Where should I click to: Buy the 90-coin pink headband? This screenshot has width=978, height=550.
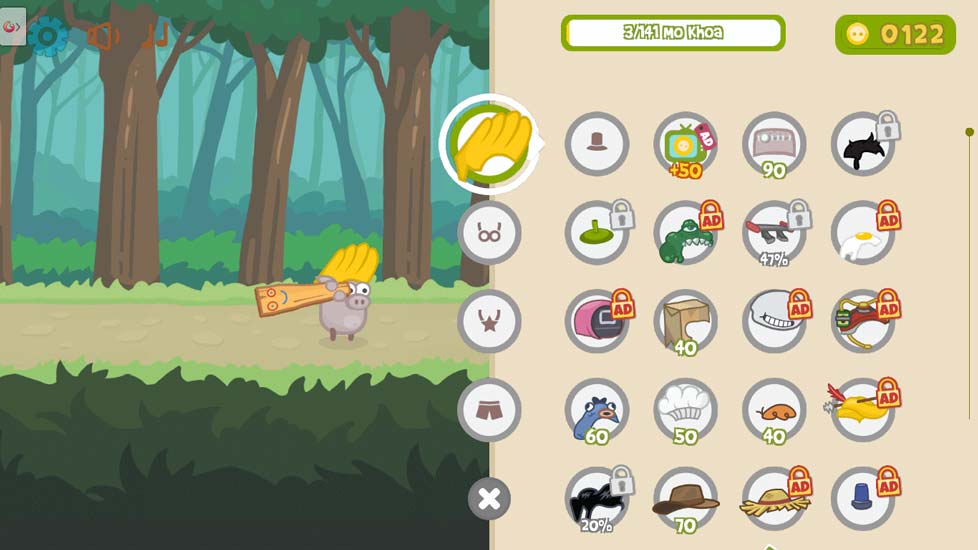click(x=774, y=144)
